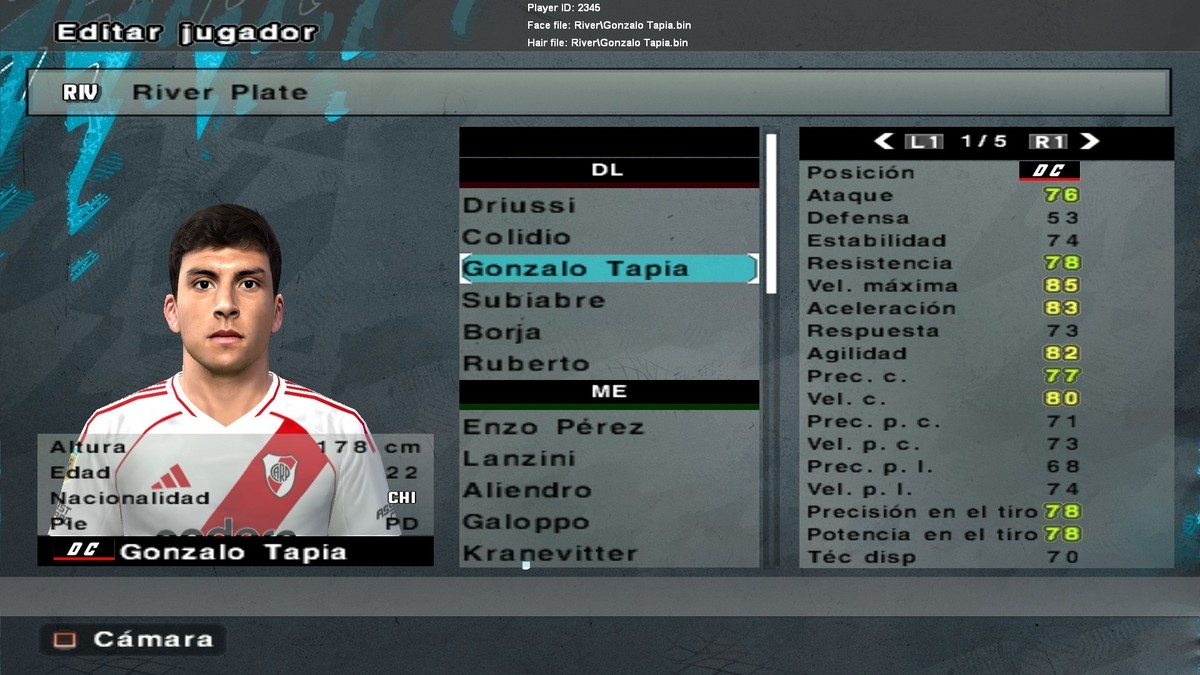Screen dimensions: 1200x675
Task: Select Enzo Pérez from the midfielders
Action: click(x=553, y=427)
